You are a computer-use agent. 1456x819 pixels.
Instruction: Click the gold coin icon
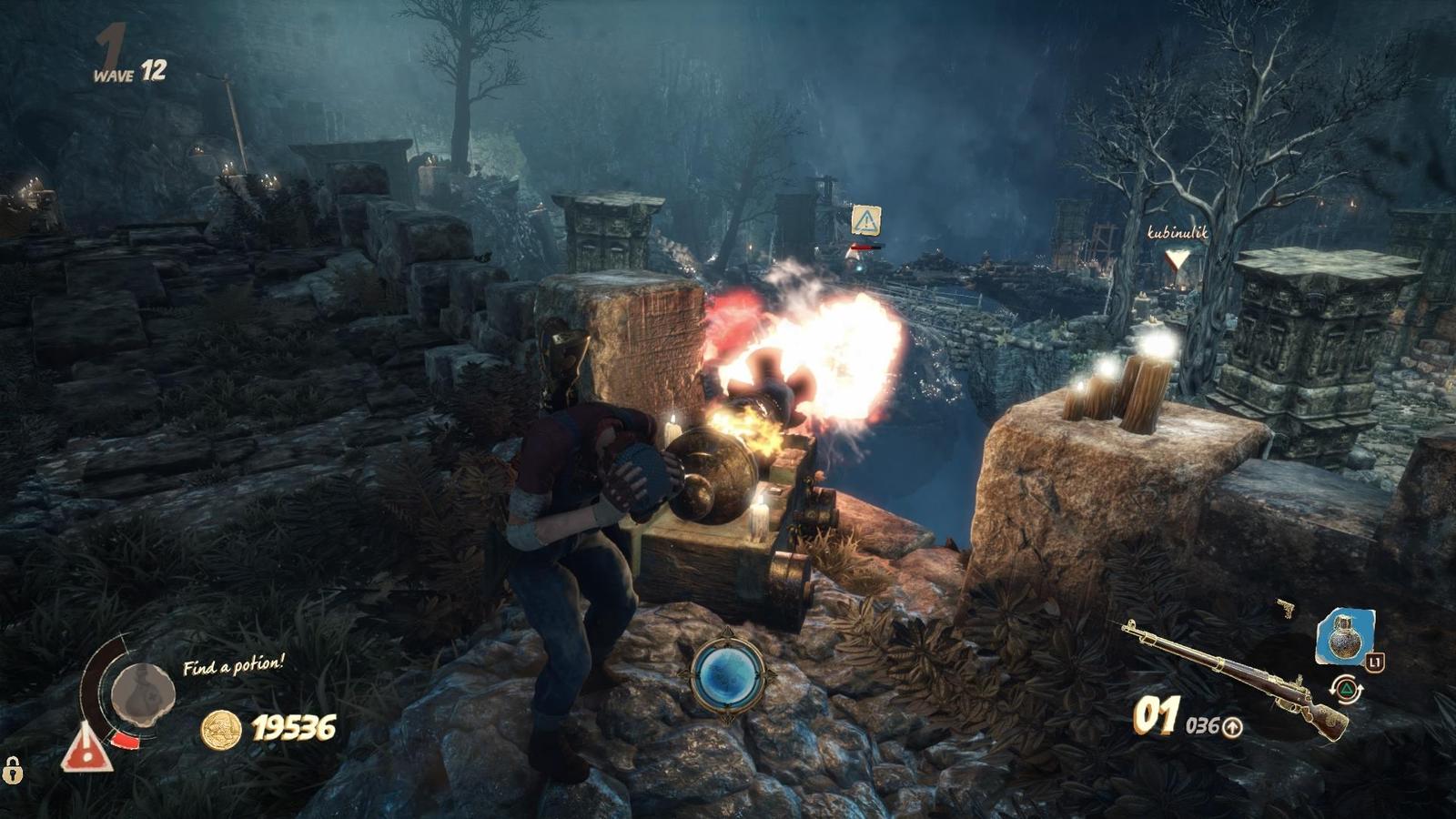220,729
